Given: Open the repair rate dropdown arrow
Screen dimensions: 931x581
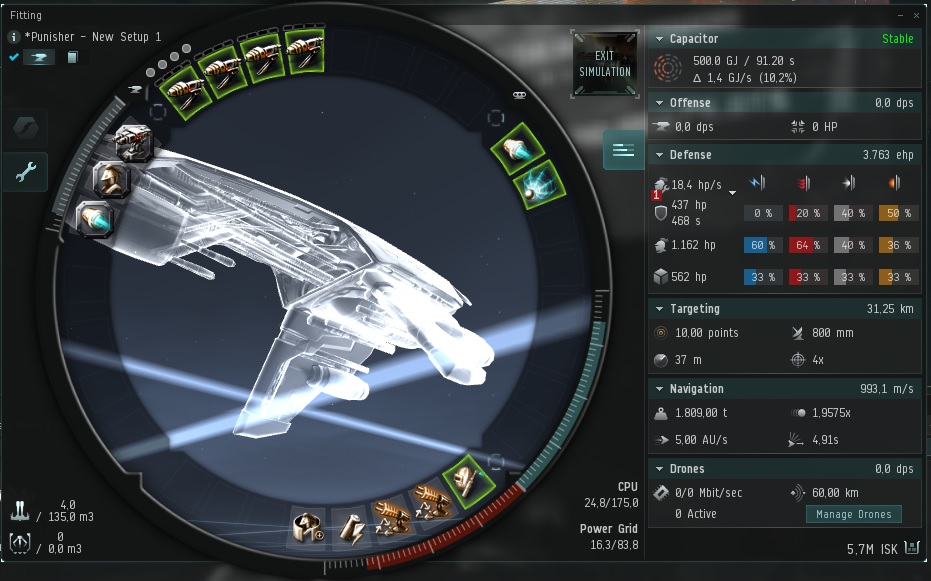Looking at the screenshot, I should (x=733, y=191).
